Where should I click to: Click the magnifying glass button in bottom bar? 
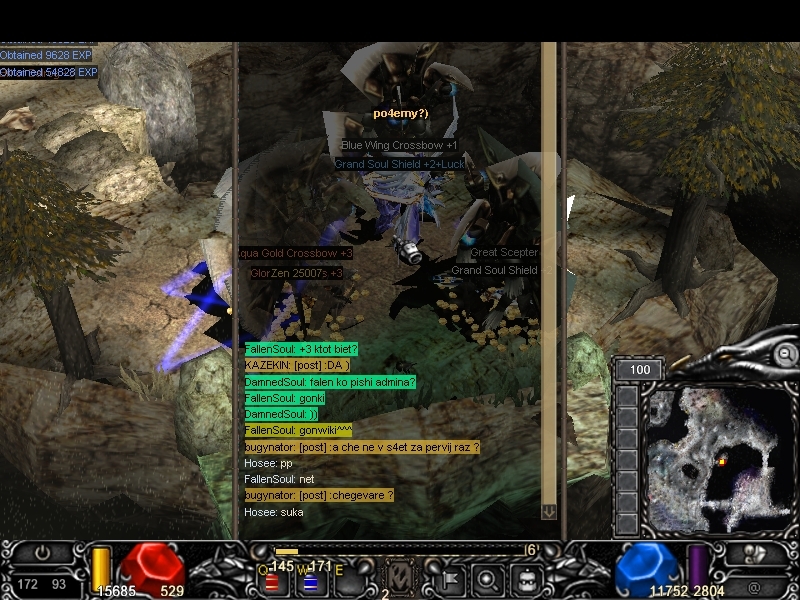[487, 579]
